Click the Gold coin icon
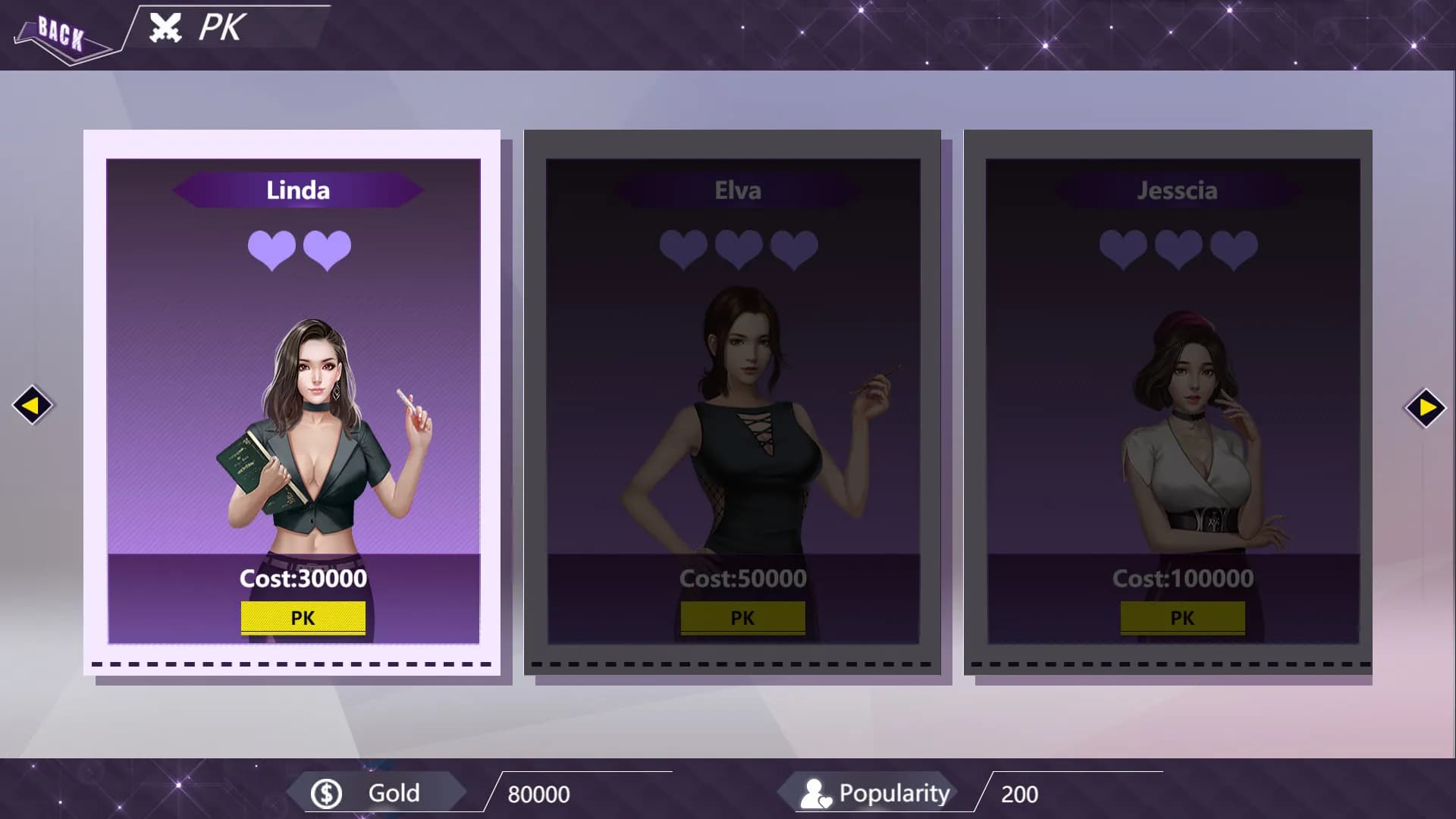 326,792
